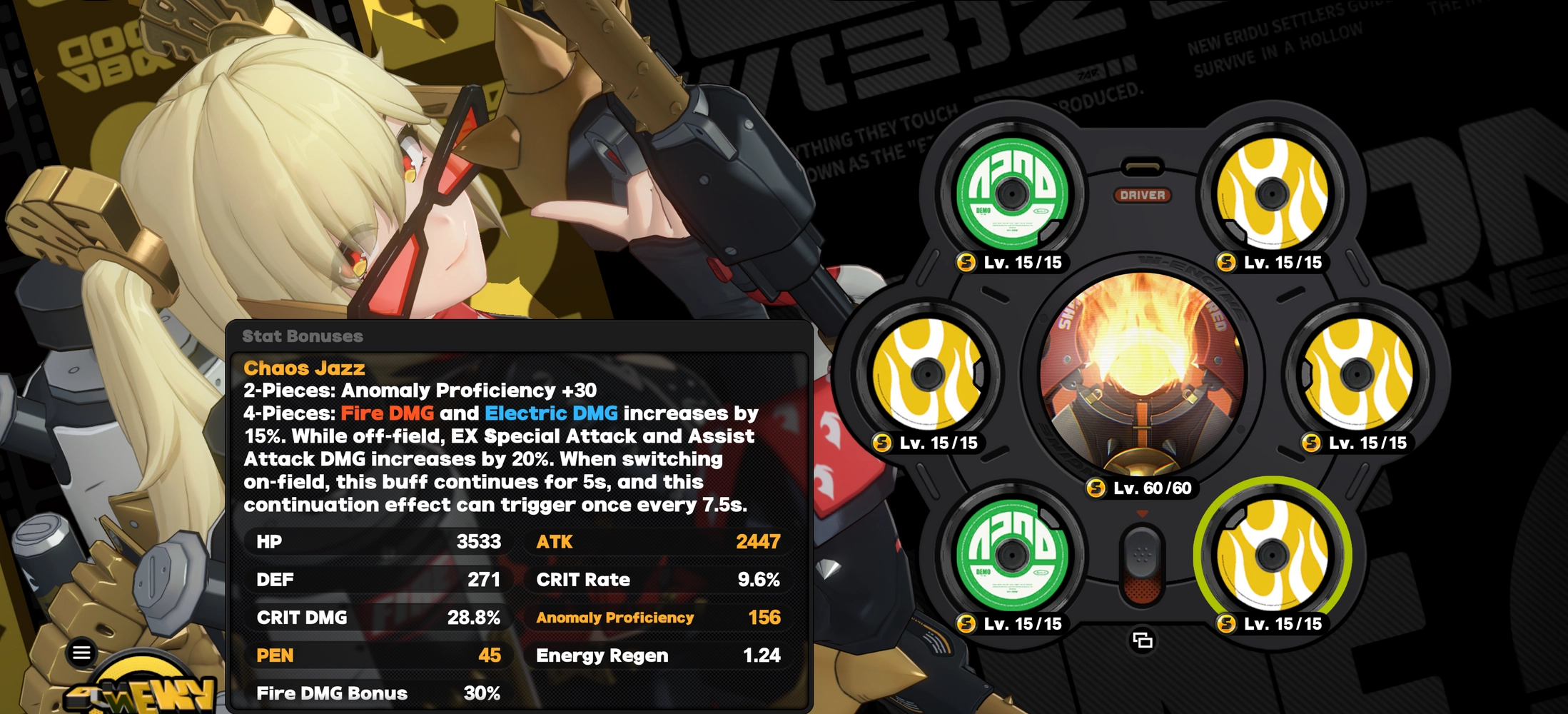Click the compare icon below the disc wheel
The height and width of the screenshot is (714, 1568).
(1143, 641)
